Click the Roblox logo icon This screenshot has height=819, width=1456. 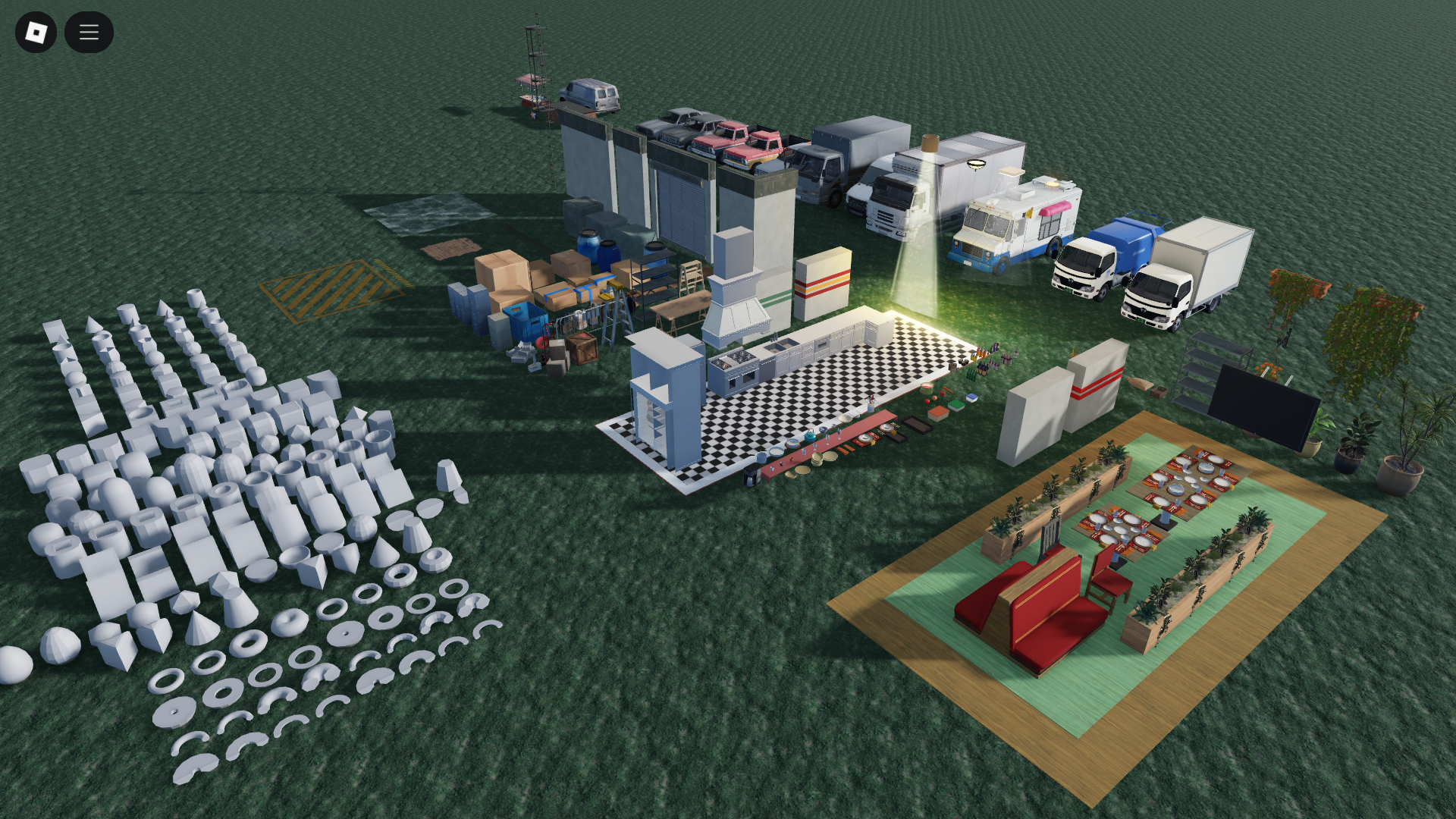(36, 32)
